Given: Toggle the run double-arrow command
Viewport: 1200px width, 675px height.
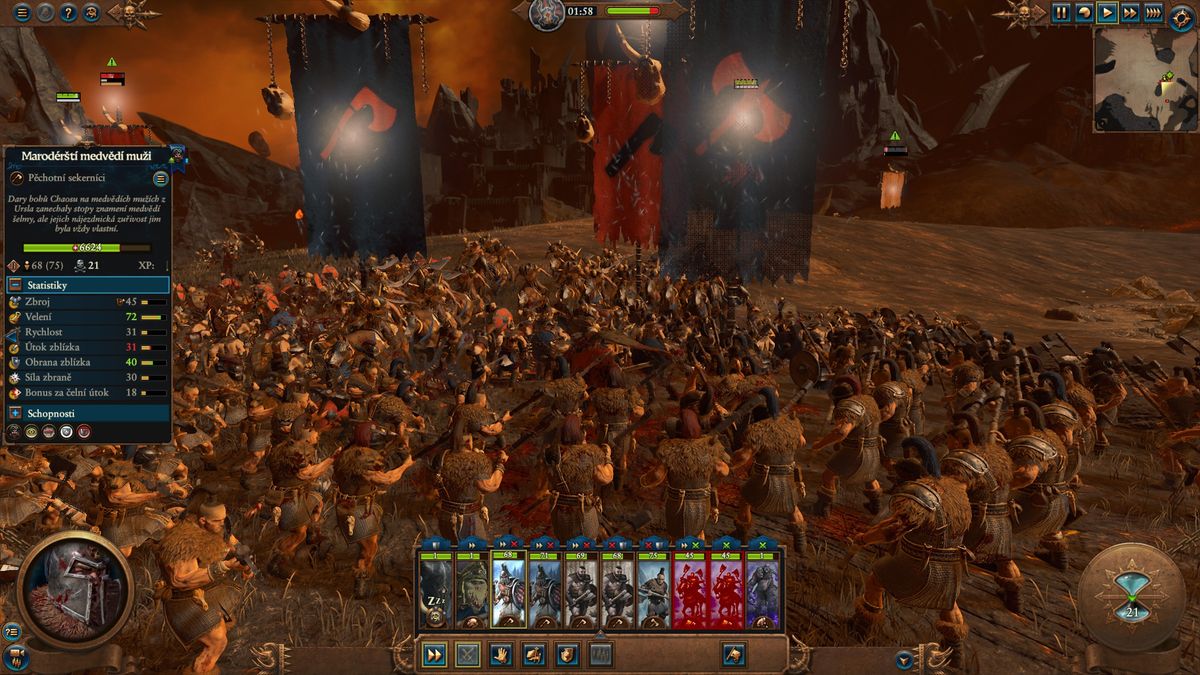Looking at the screenshot, I should click(x=435, y=655).
